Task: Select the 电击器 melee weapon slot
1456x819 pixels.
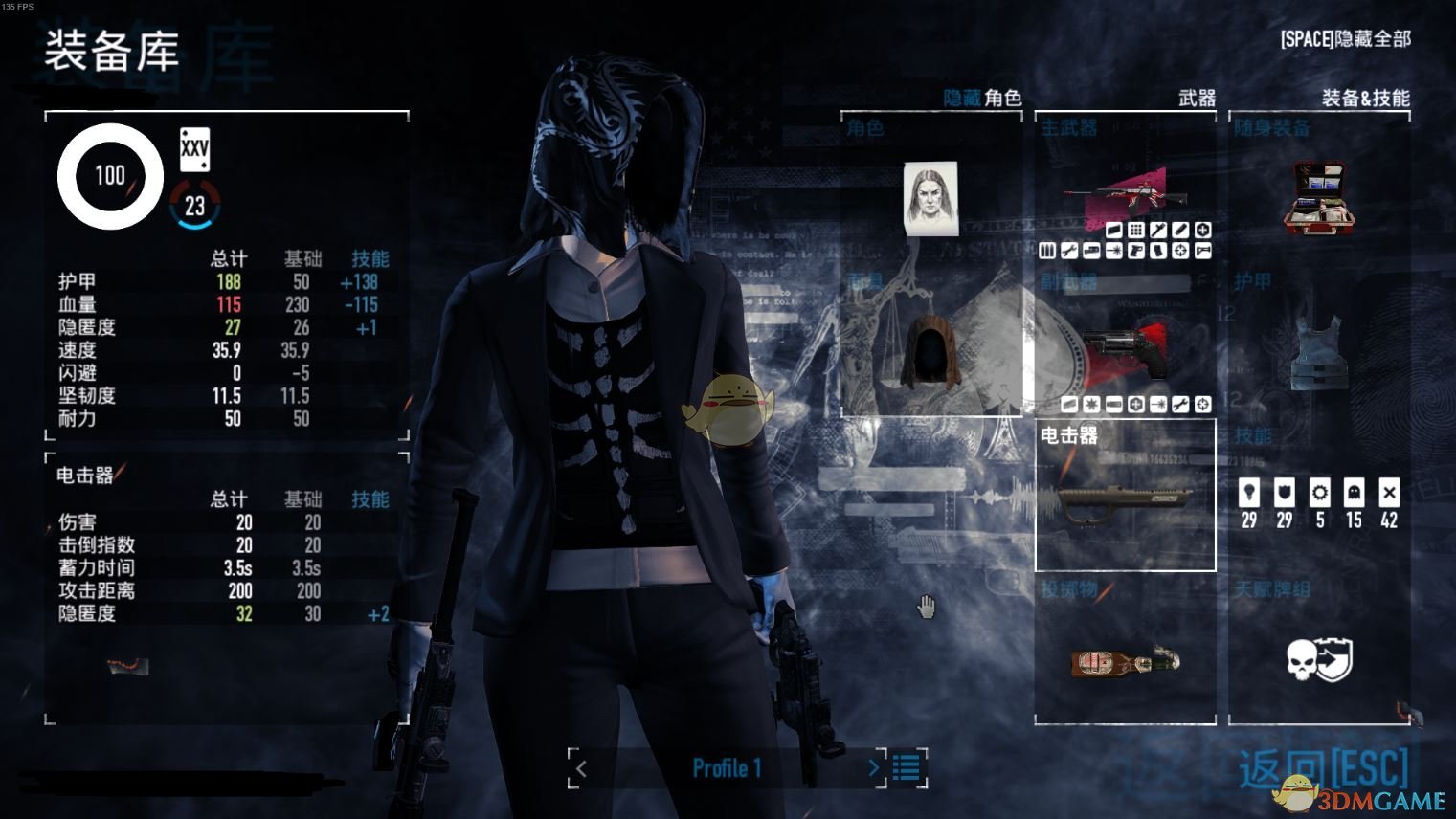Action: tap(1125, 496)
